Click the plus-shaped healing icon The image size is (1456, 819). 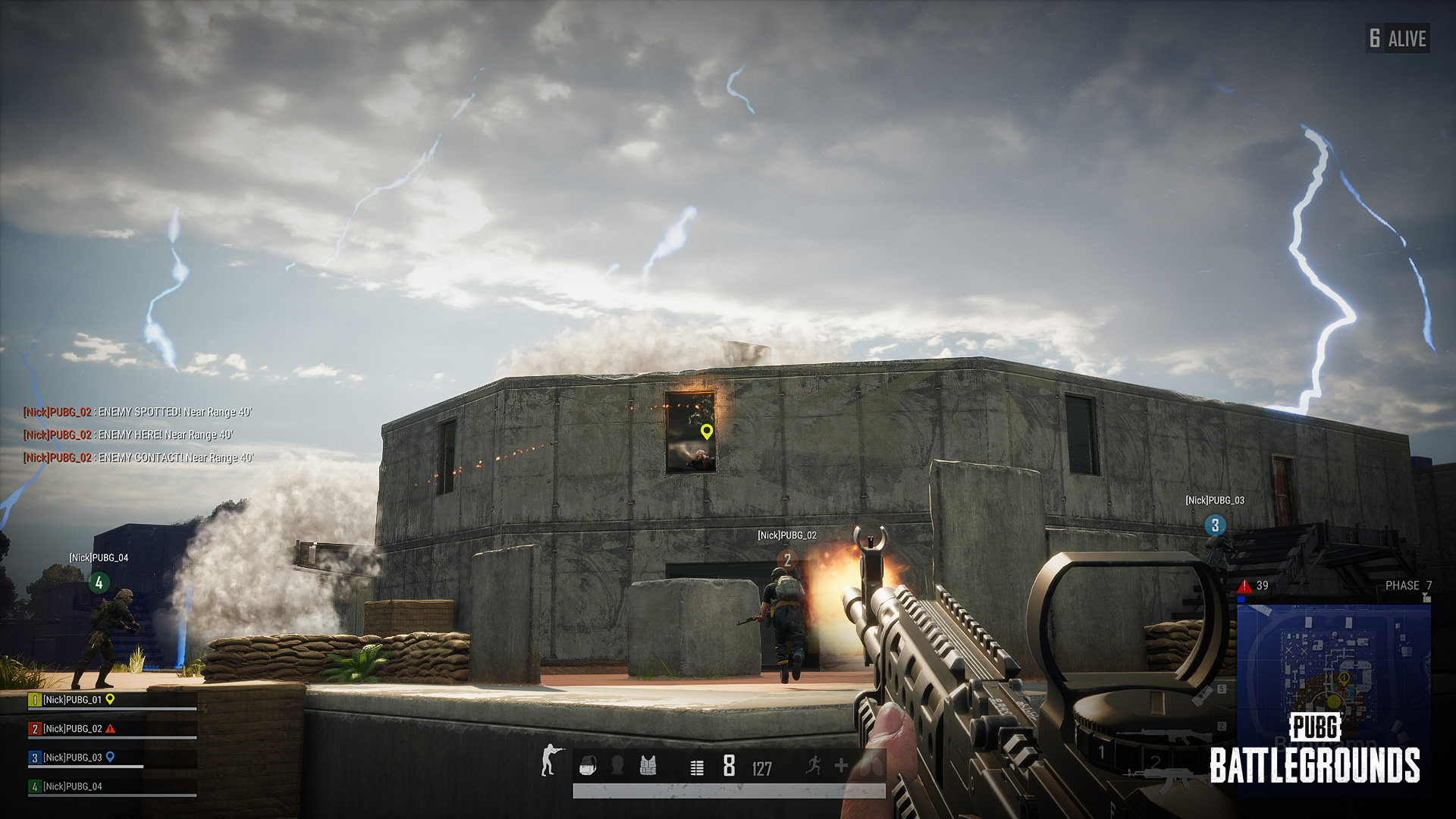tap(841, 766)
